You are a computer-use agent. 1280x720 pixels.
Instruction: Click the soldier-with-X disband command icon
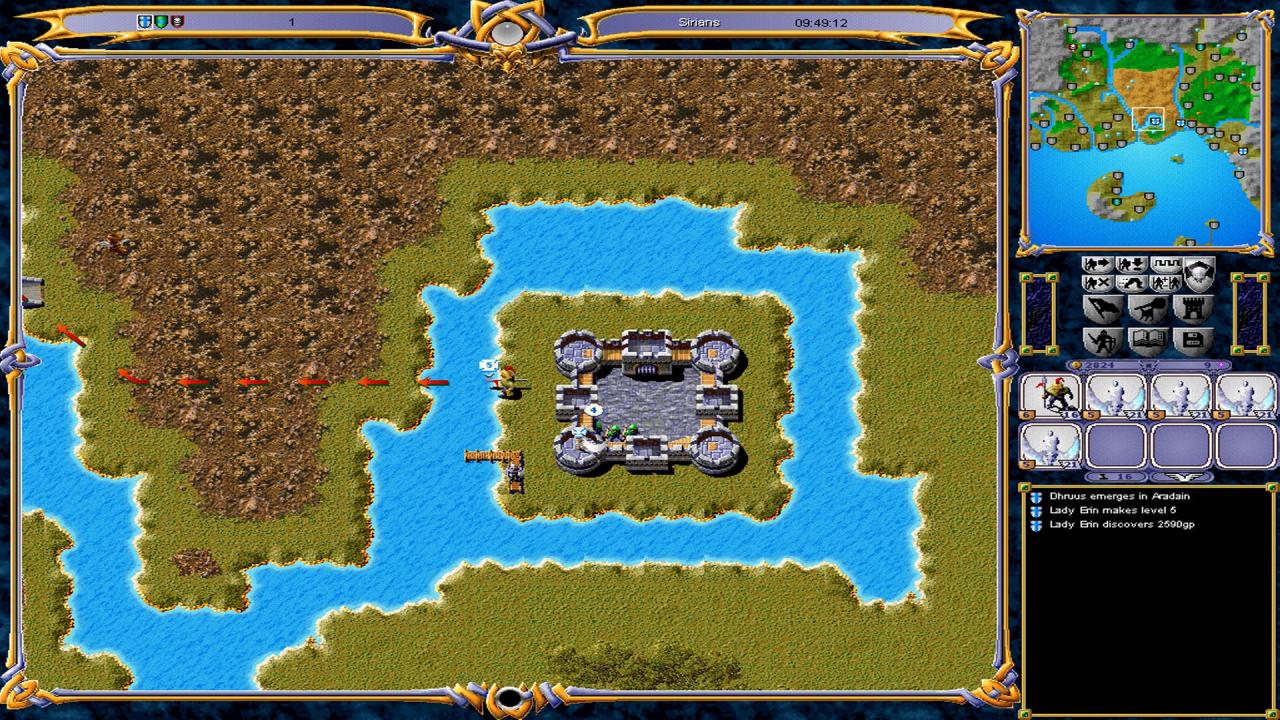[x=1098, y=284]
